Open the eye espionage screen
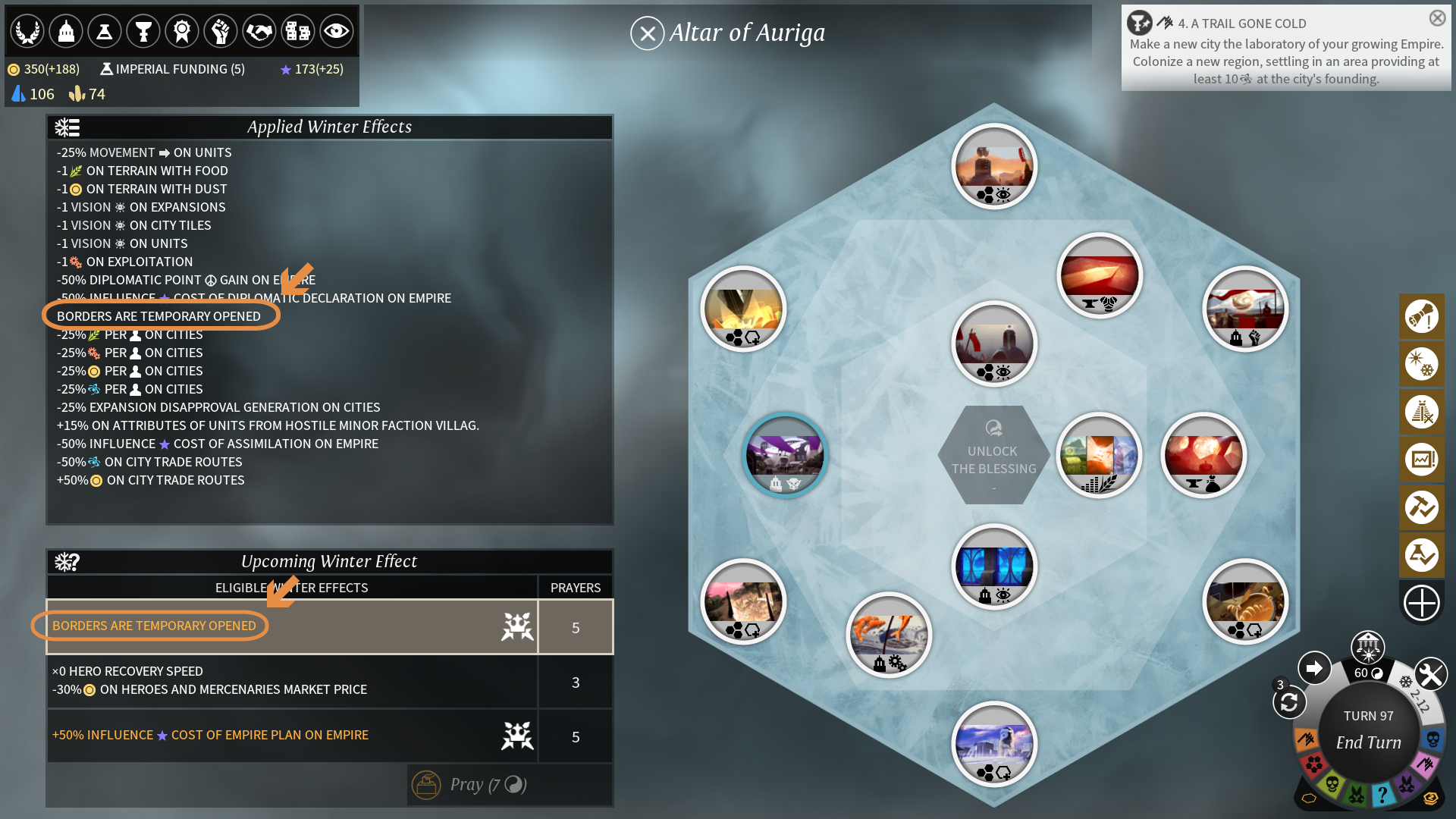Image resolution: width=1456 pixels, height=819 pixels. tap(336, 31)
